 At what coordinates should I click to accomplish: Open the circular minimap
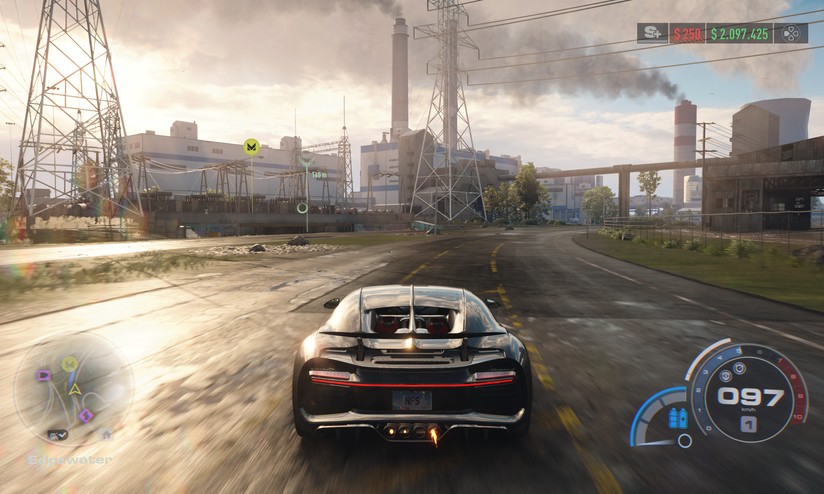[73, 388]
